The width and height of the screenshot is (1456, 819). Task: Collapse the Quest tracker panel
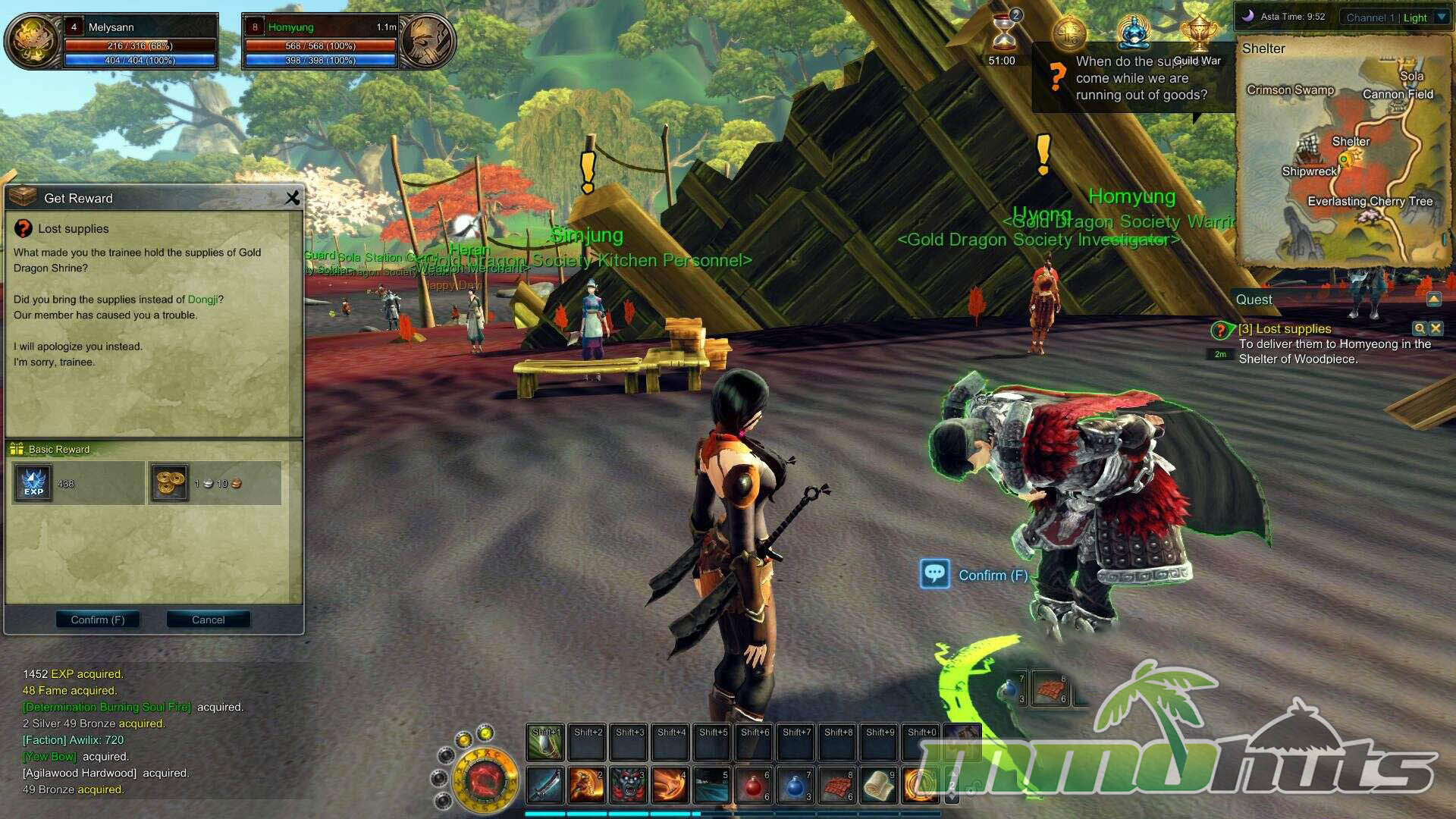tap(1434, 300)
